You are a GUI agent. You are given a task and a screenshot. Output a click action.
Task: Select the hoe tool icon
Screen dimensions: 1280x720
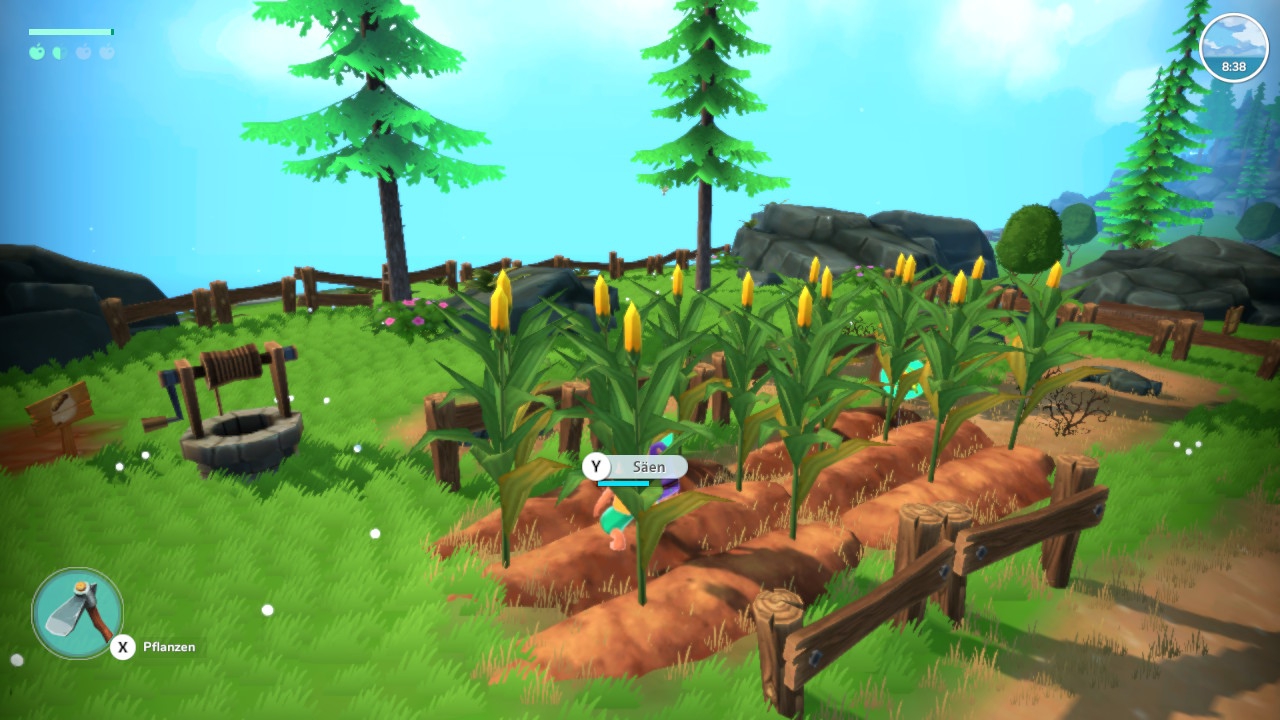click(x=78, y=612)
